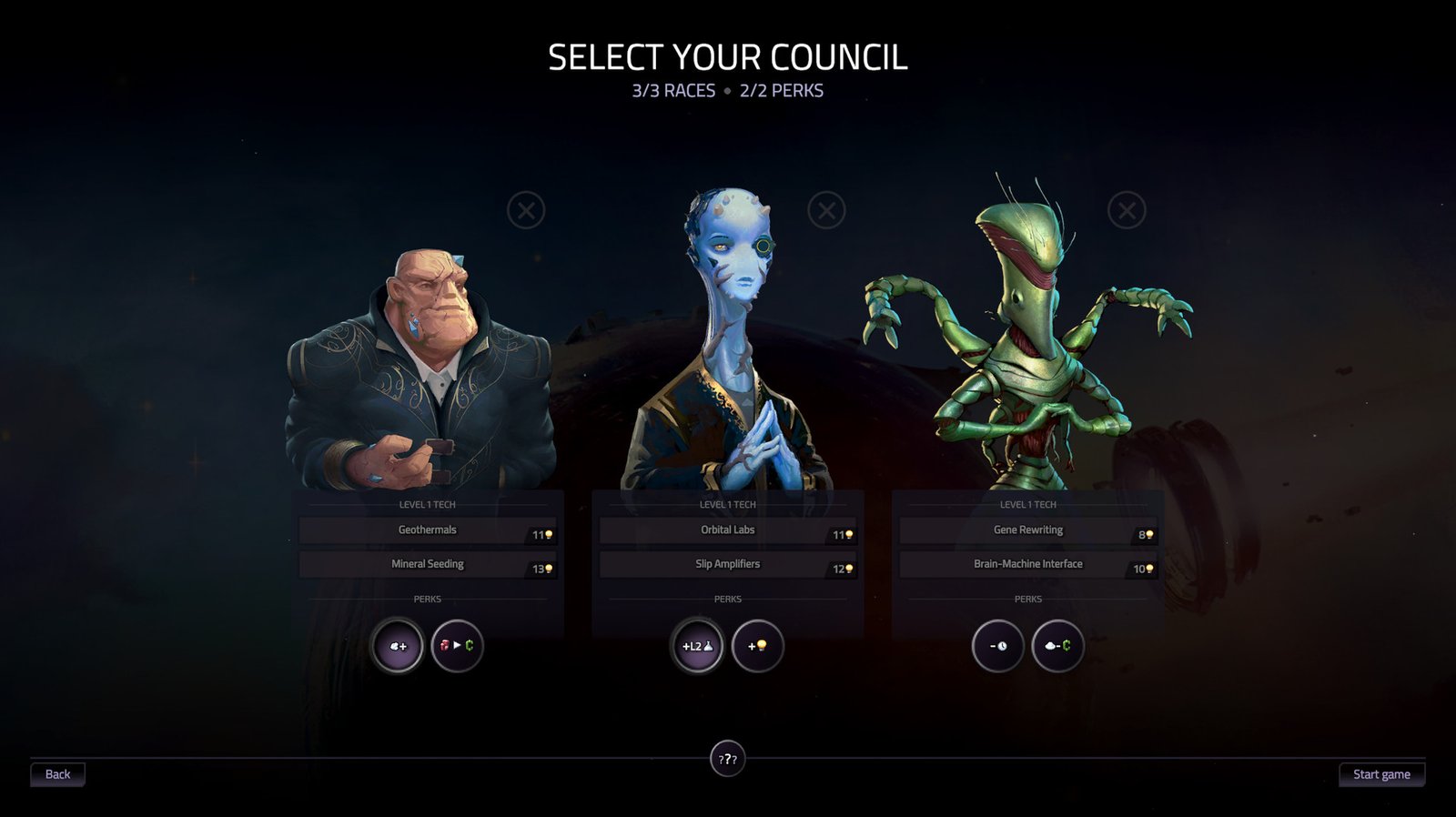Toggle the plus lightbulb perk
This screenshot has height=817, width=1456.
tap(757, 646)
